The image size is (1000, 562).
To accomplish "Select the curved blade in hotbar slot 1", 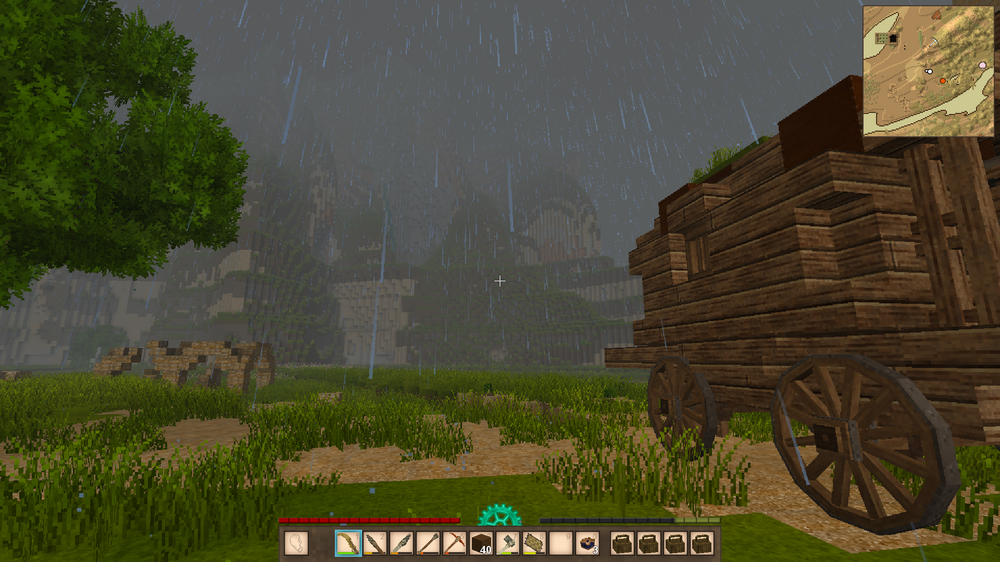I will (348, 543).
